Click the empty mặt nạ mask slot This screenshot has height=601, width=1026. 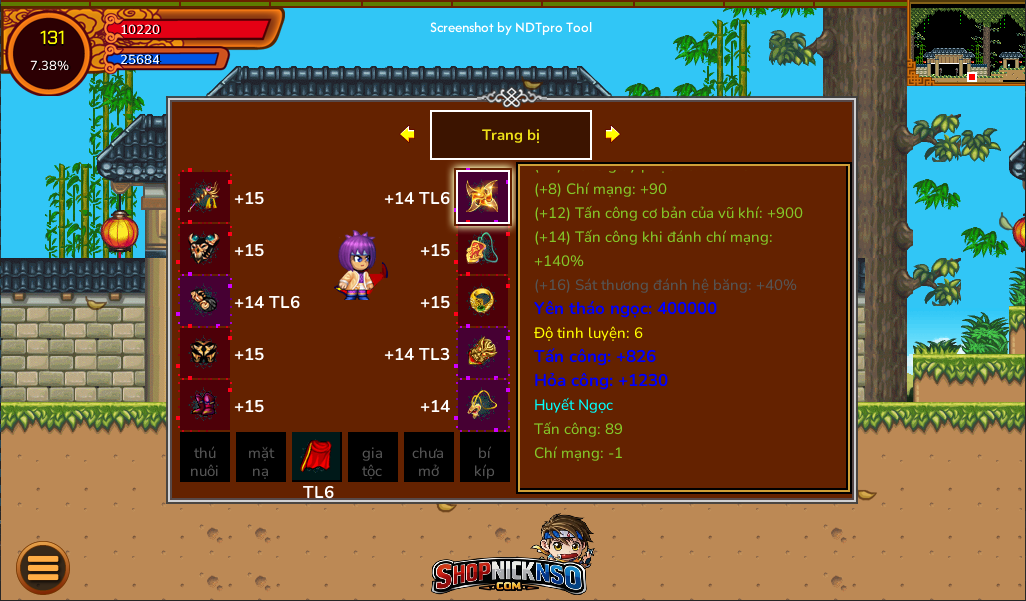pos(261,458)
